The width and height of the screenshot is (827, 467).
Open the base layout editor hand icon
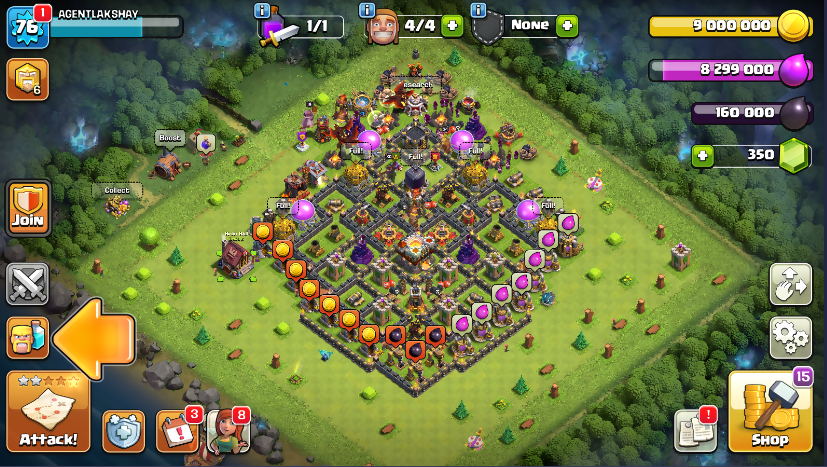pyautogui.click(x=790, y=284)
